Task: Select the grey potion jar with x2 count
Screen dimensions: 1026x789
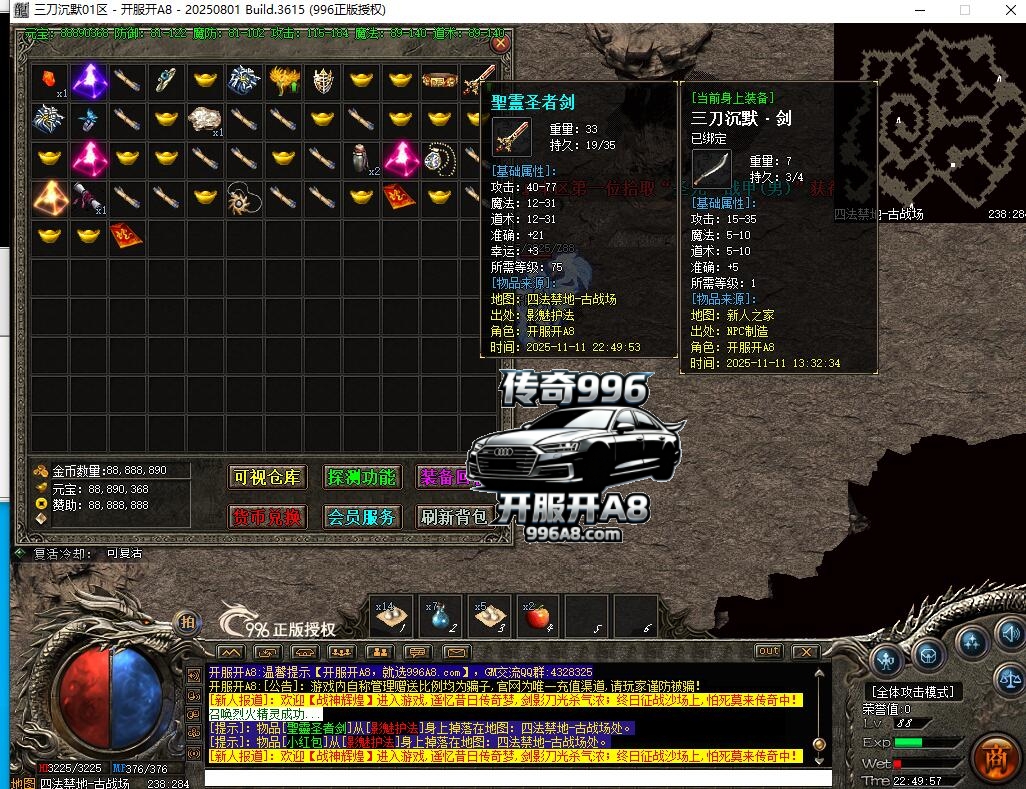Action: [x=362, y=158]
